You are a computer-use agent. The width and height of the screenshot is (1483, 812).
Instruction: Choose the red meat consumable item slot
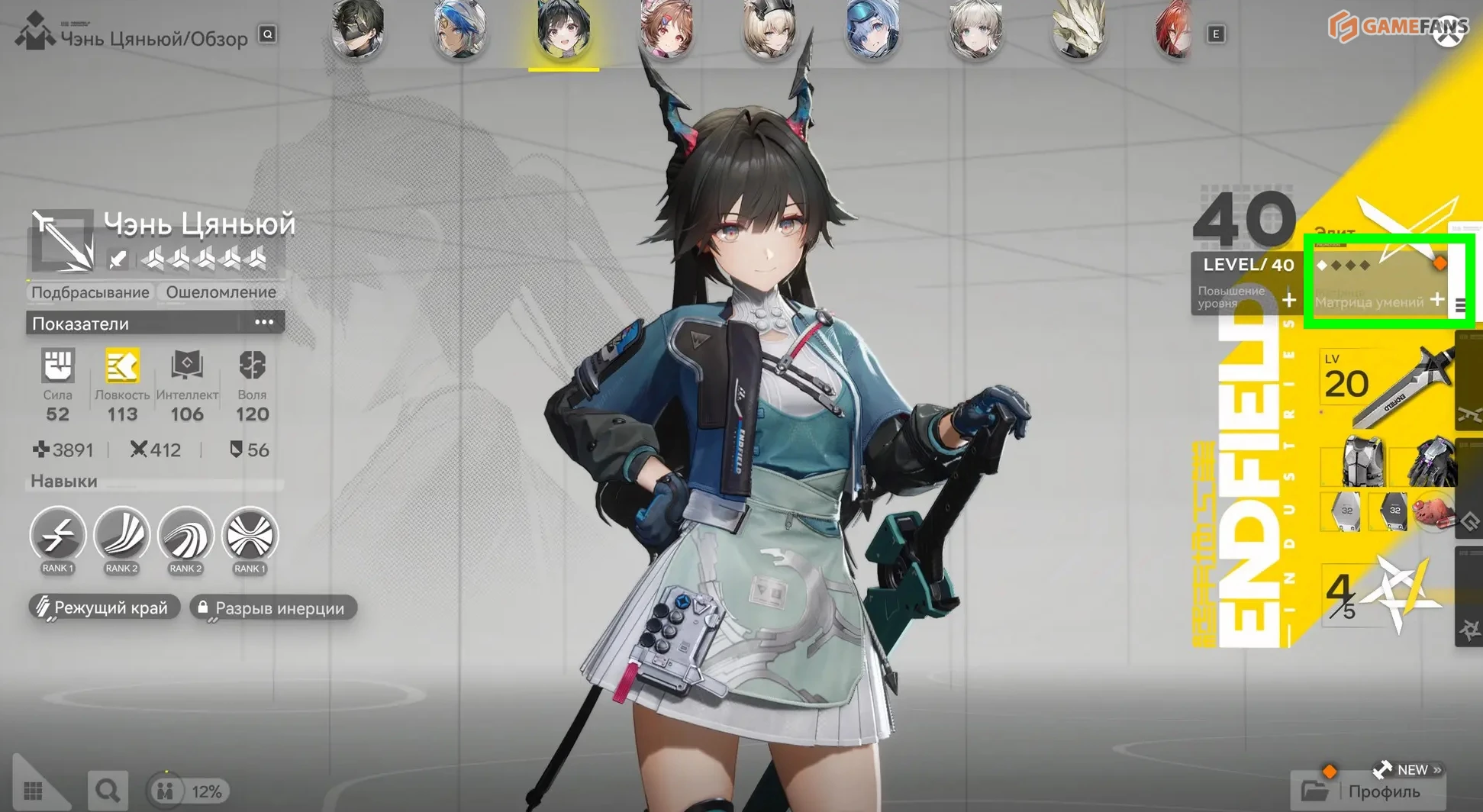(x=1433, y=511)
